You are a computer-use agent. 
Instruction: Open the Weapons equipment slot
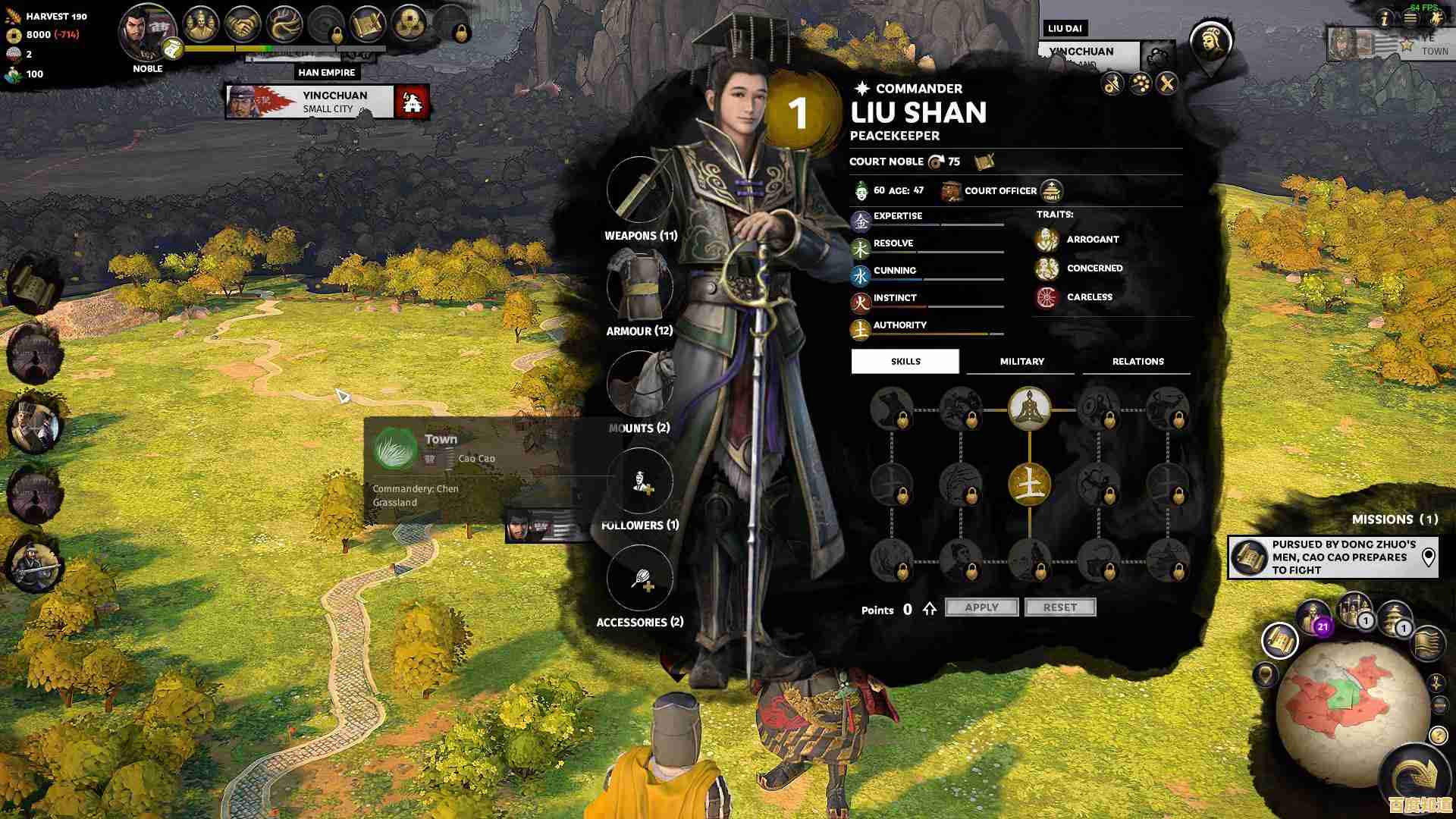tap(640, 190)
